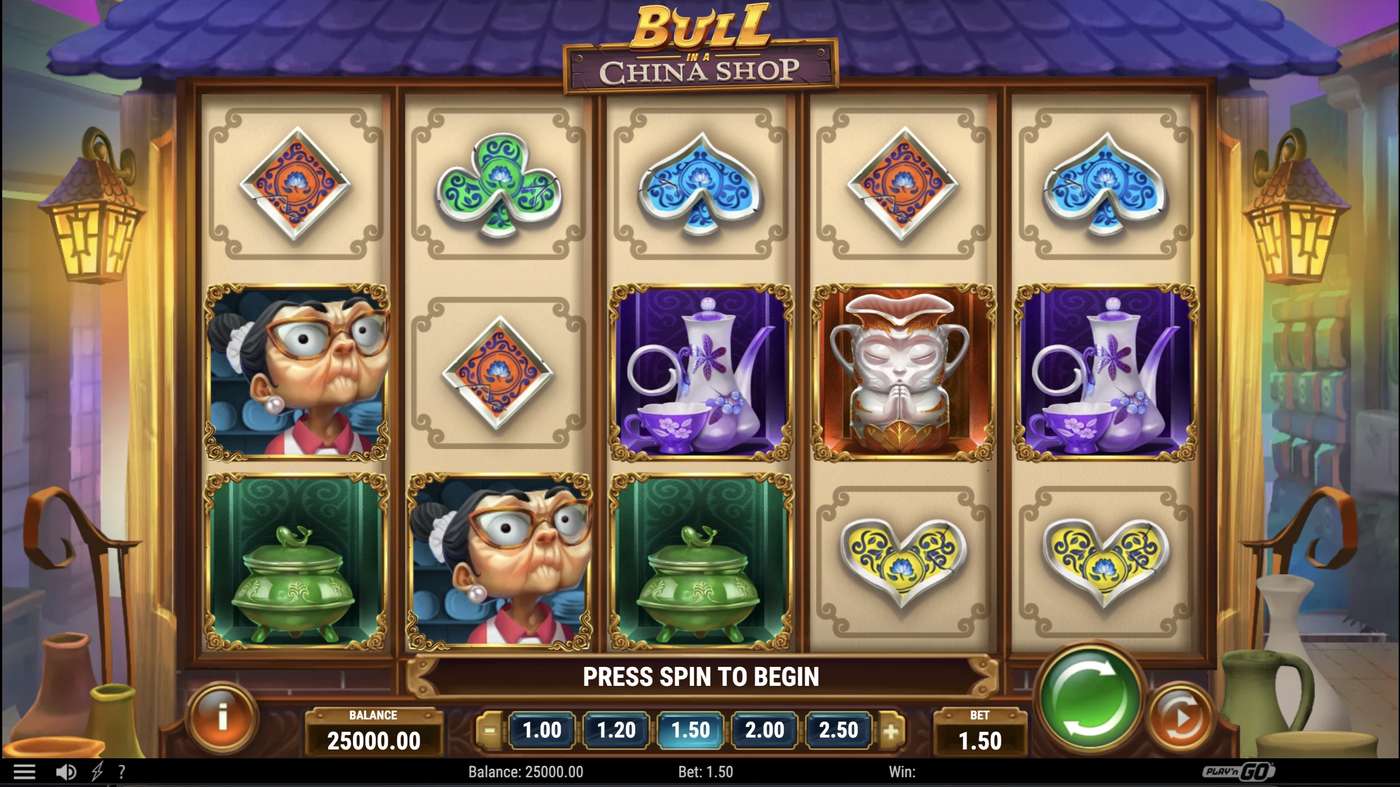
Task: Select the currently highlighted 1.50 bet option
Action: [690, 730]
